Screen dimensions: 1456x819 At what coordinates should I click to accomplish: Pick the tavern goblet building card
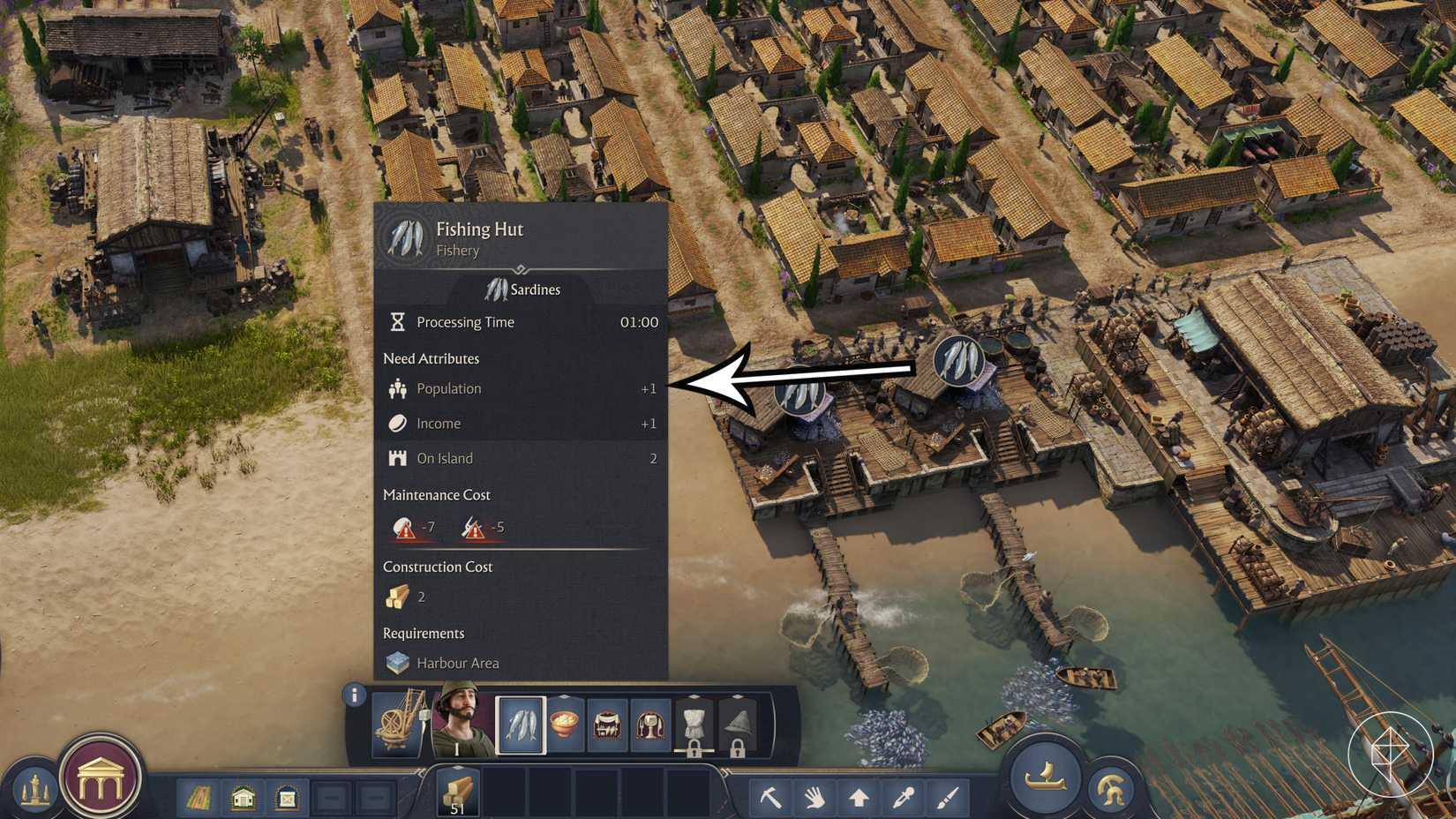tap(651, 725)
